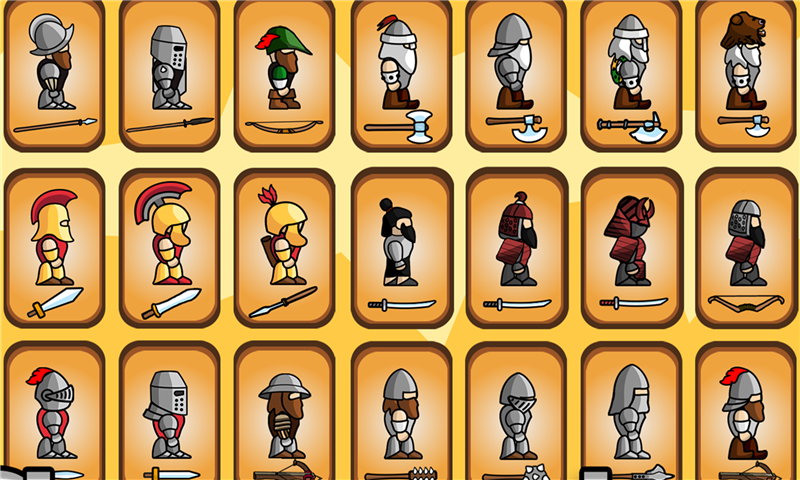Select the black topknot swordsman with katana

[x=400, y=247]
